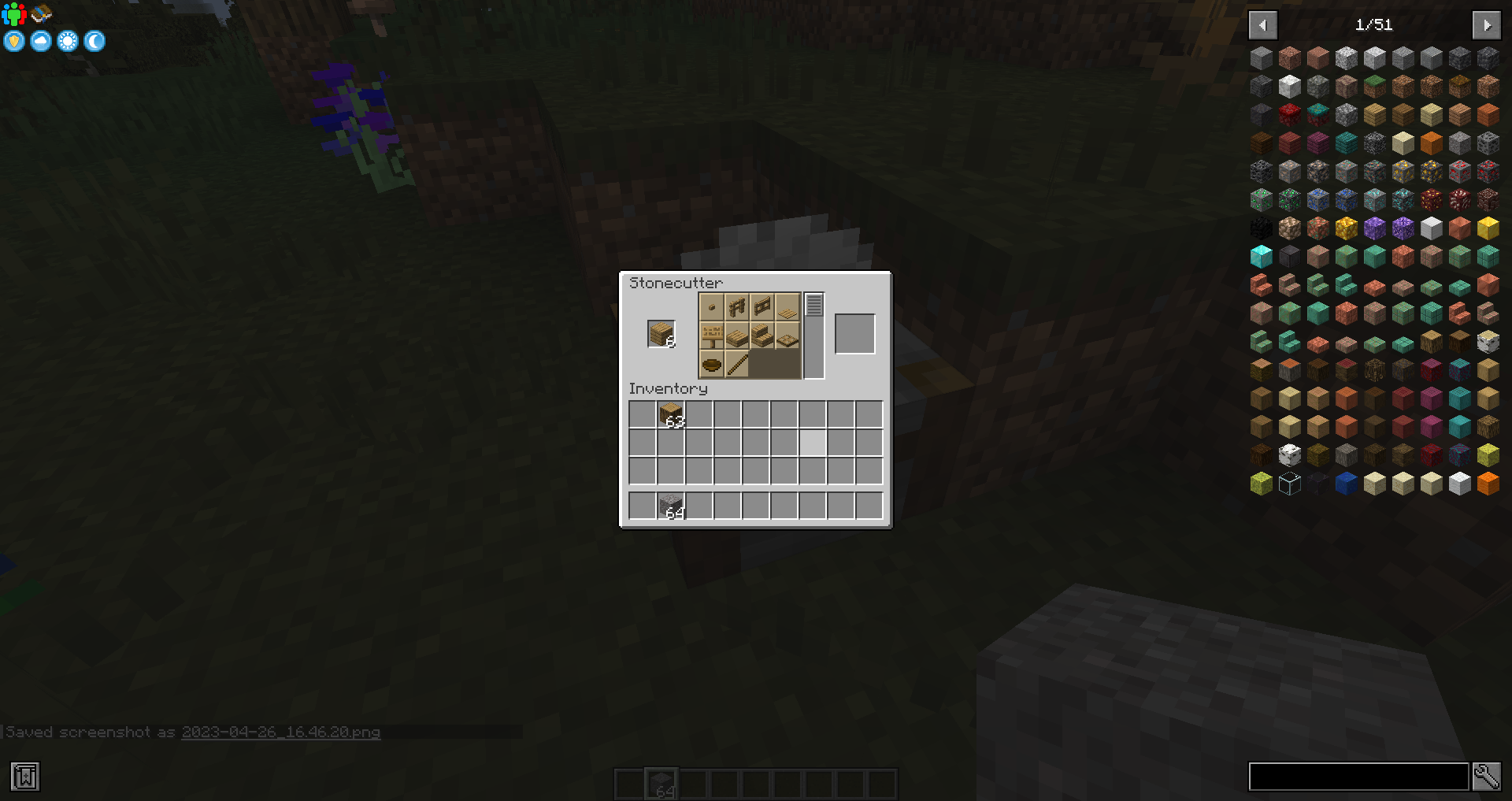Go to previous item list page with left arrow
This screenshot has height=801, width=1512.
click(x=1263, y=24)
